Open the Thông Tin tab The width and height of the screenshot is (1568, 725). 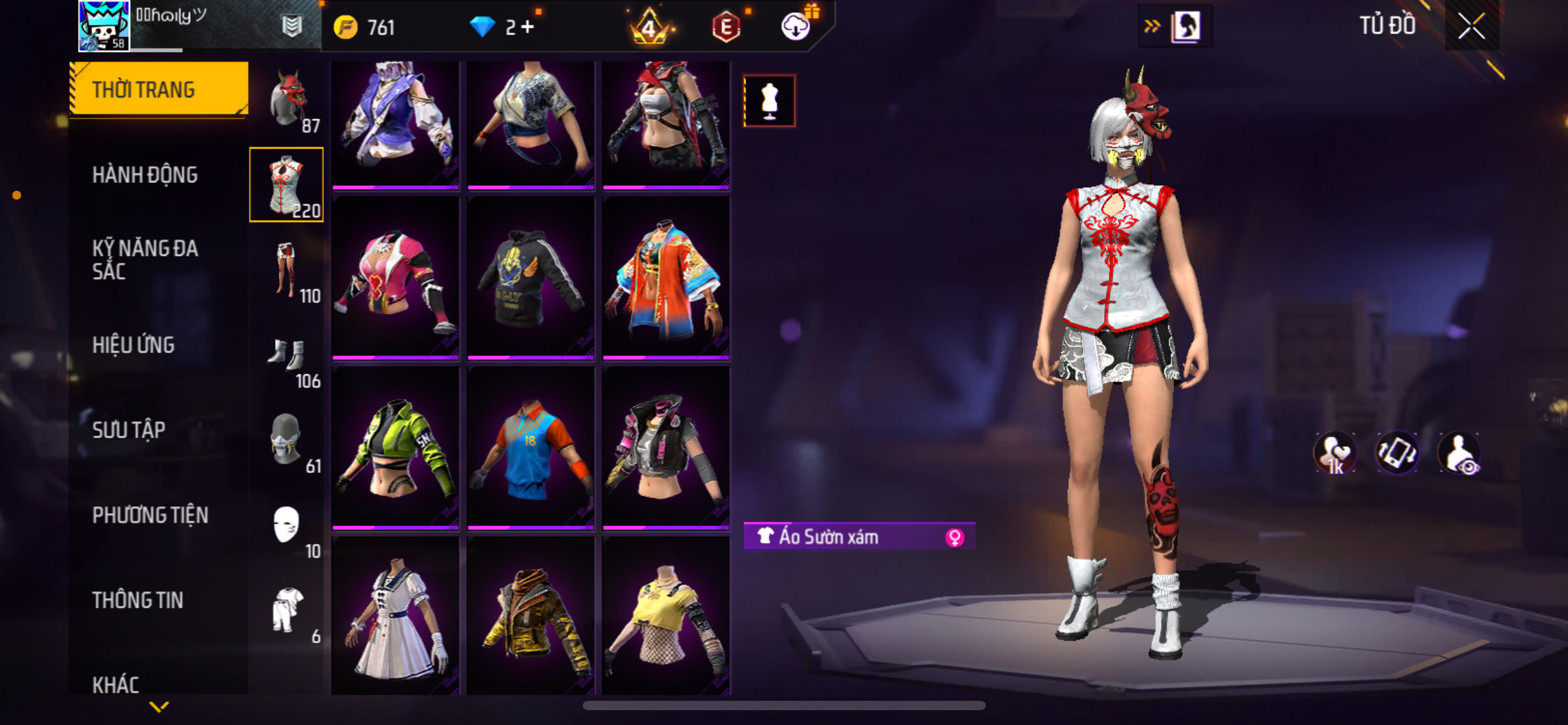(x=137, y=600)
